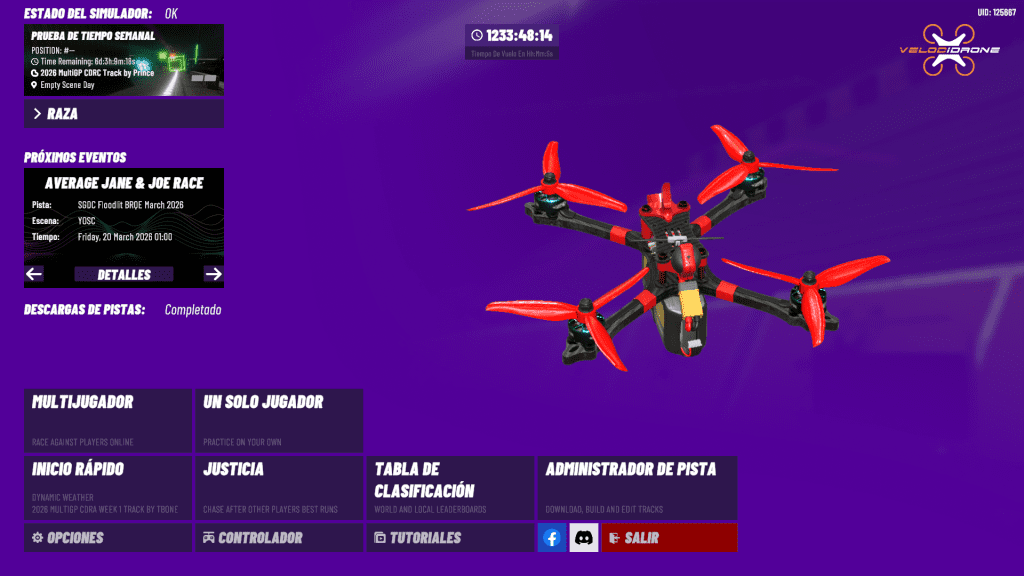Start Inicio Rápido quick race

107,487
